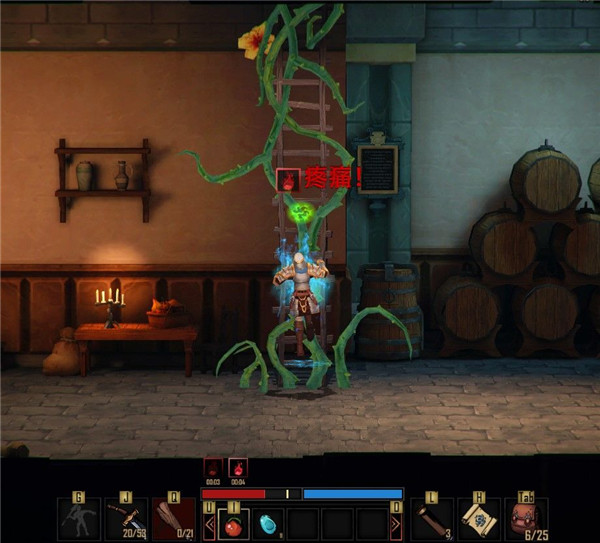Click the right hotbar arrow
Image resolution: width=600 pixels, height=543 pixels.
point(396,523)
